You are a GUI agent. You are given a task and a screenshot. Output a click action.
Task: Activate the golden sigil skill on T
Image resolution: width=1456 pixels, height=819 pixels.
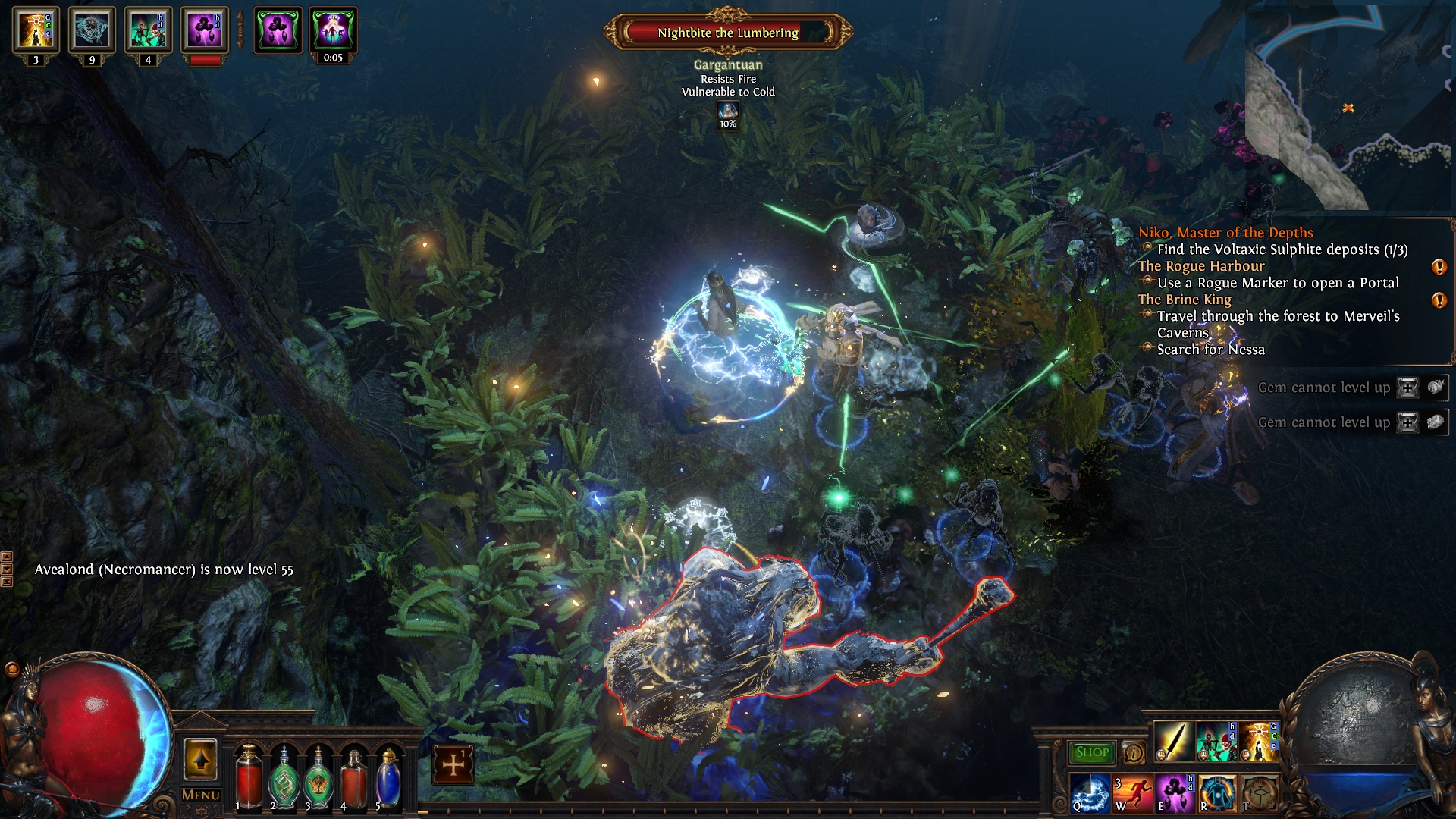[x=1259, y=792]
